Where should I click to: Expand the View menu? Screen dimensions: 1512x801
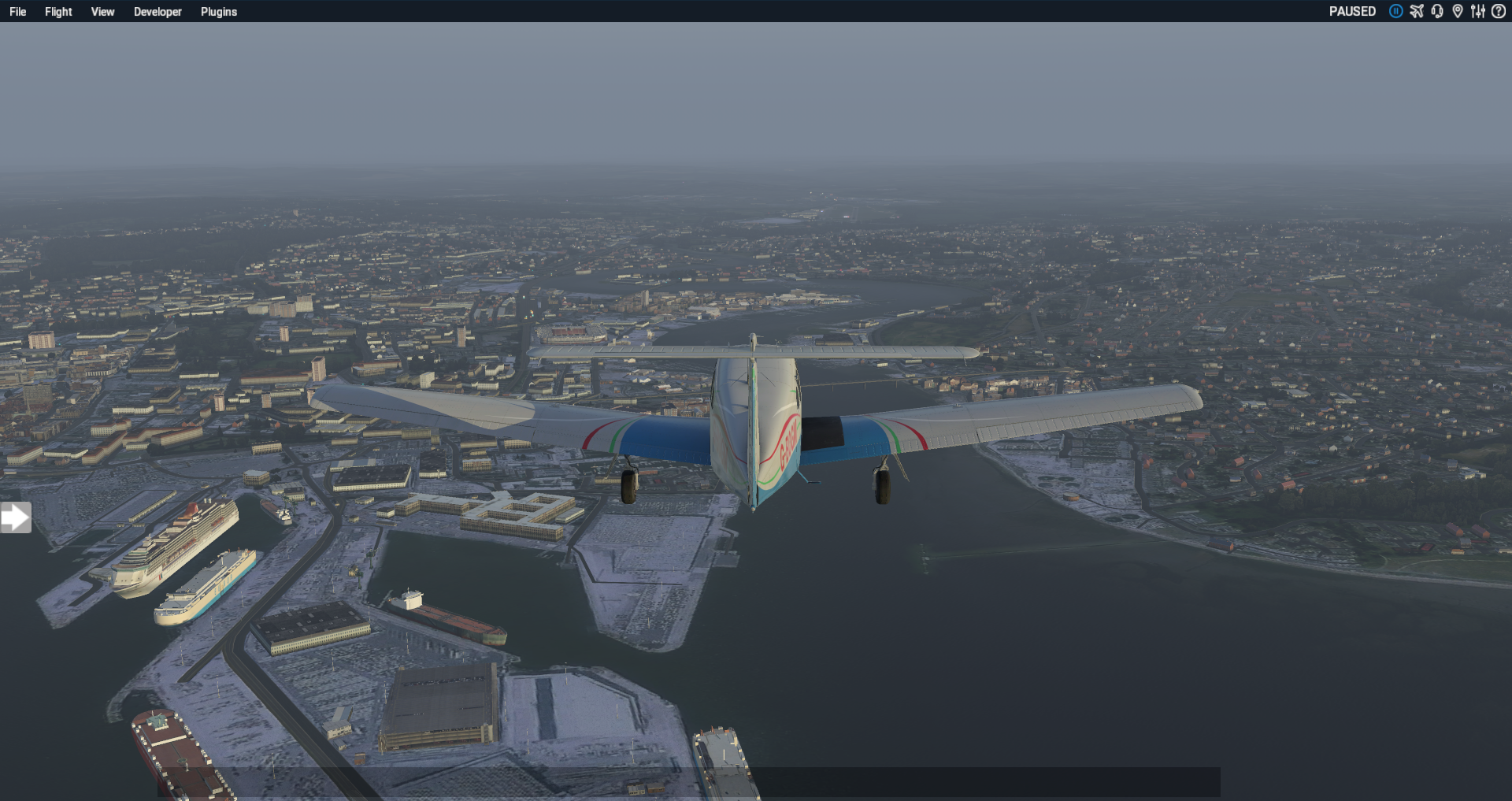tap(102, 12)
